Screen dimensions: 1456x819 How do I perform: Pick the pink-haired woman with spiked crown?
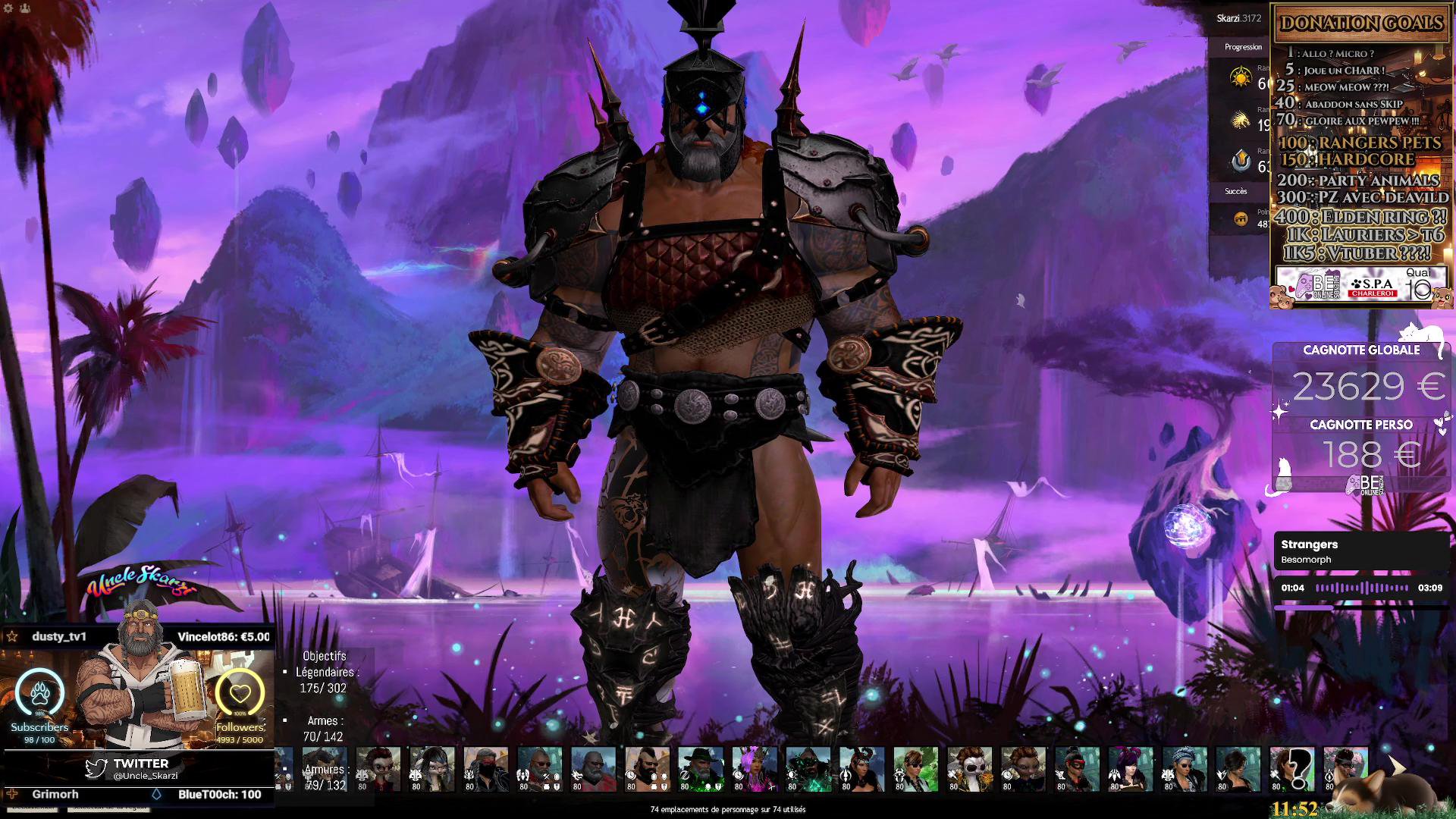755,766
